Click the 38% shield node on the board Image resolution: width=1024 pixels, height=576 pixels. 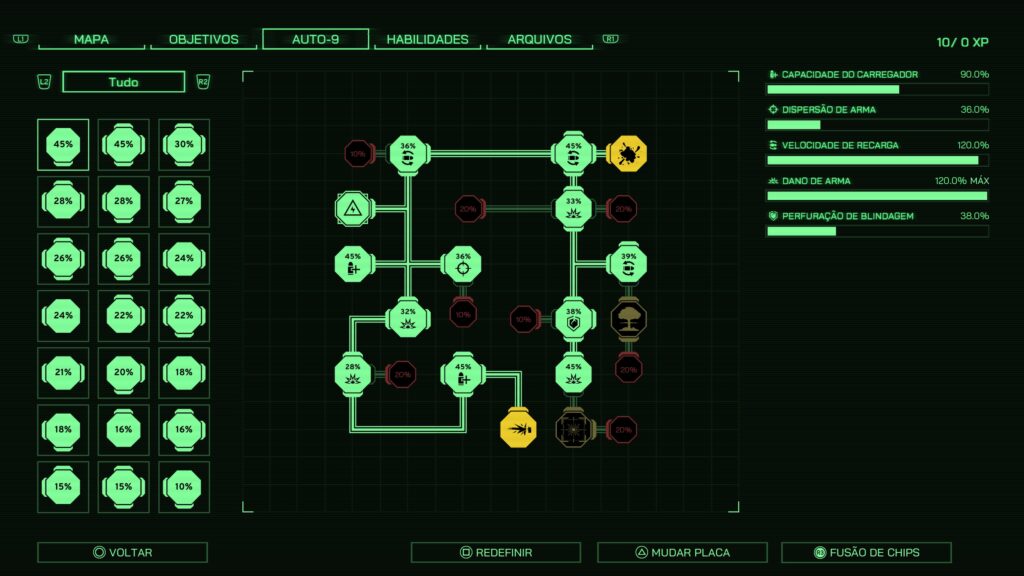573,318
